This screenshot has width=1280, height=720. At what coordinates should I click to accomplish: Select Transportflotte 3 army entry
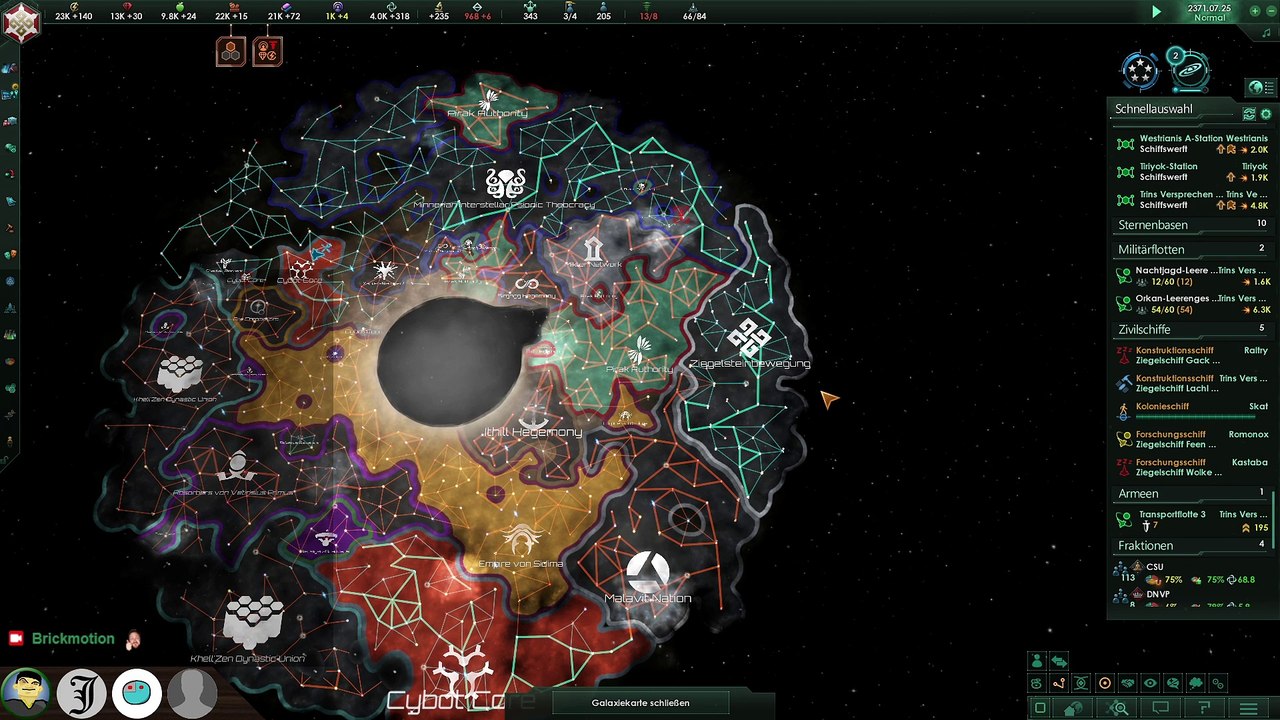(x=1190, y=520)
